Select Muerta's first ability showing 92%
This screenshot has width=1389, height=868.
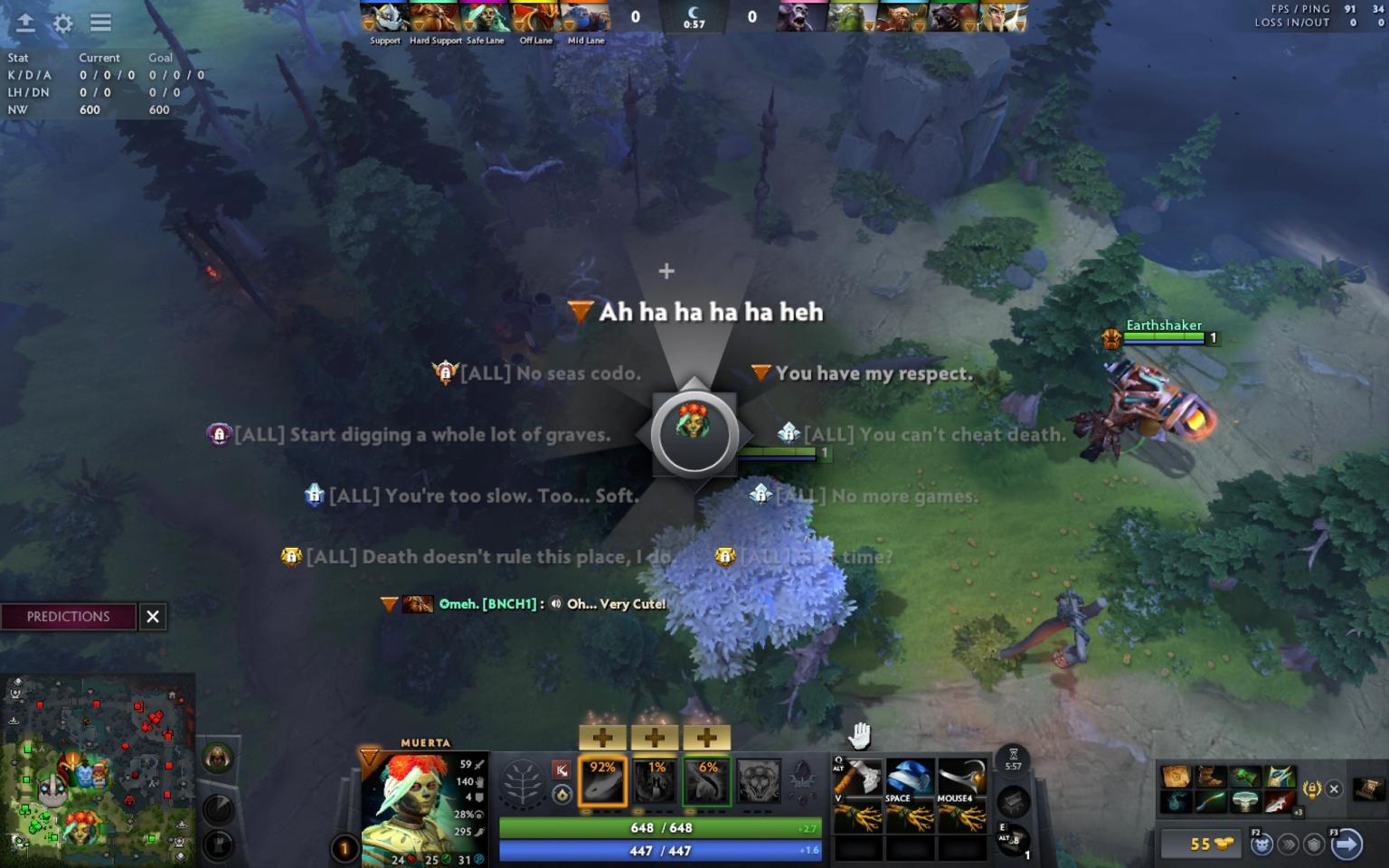pyautogui.click(x=601, y=779)
